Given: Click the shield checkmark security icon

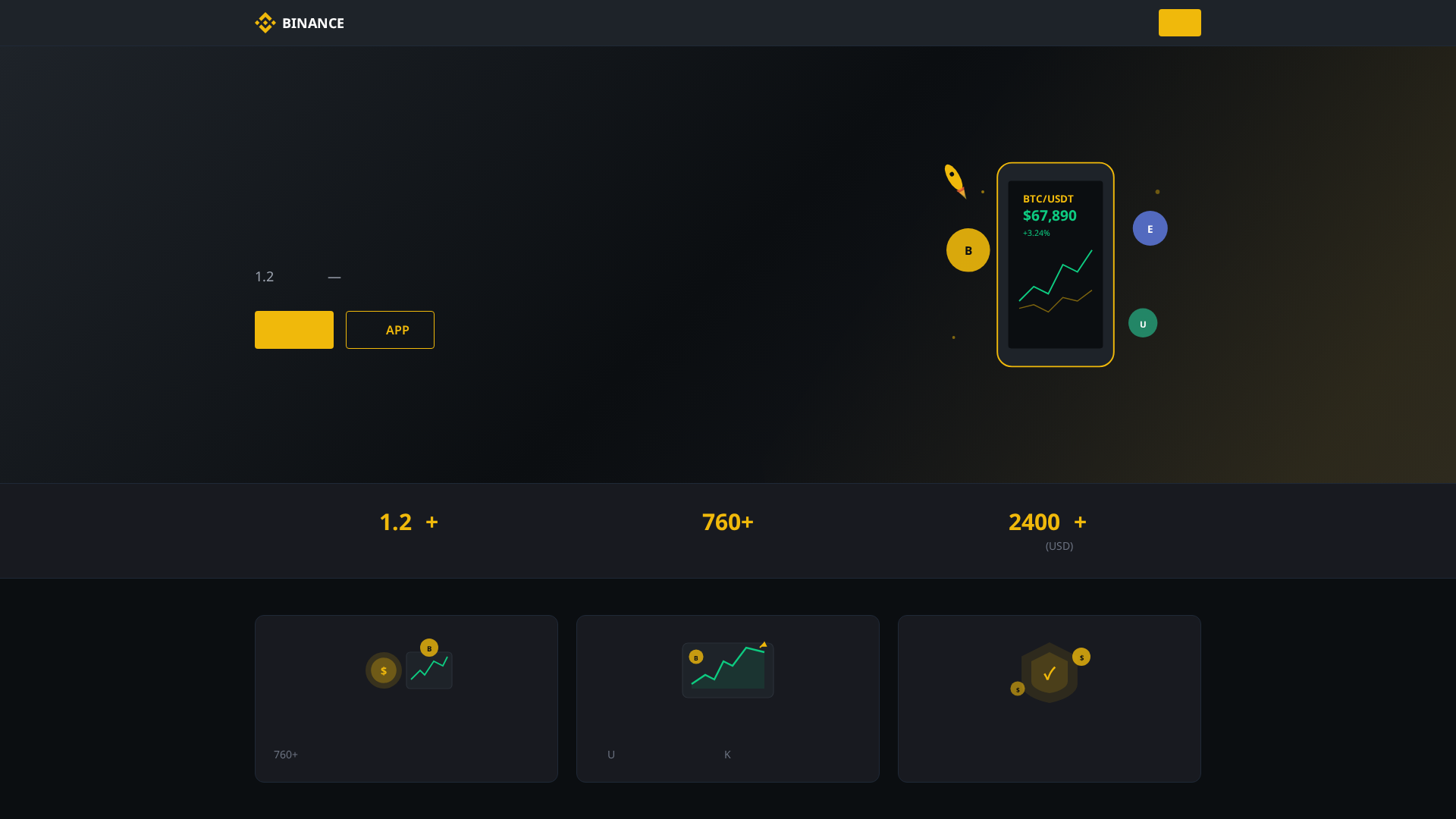Looking at the screenshot, I should point(1050,672).
